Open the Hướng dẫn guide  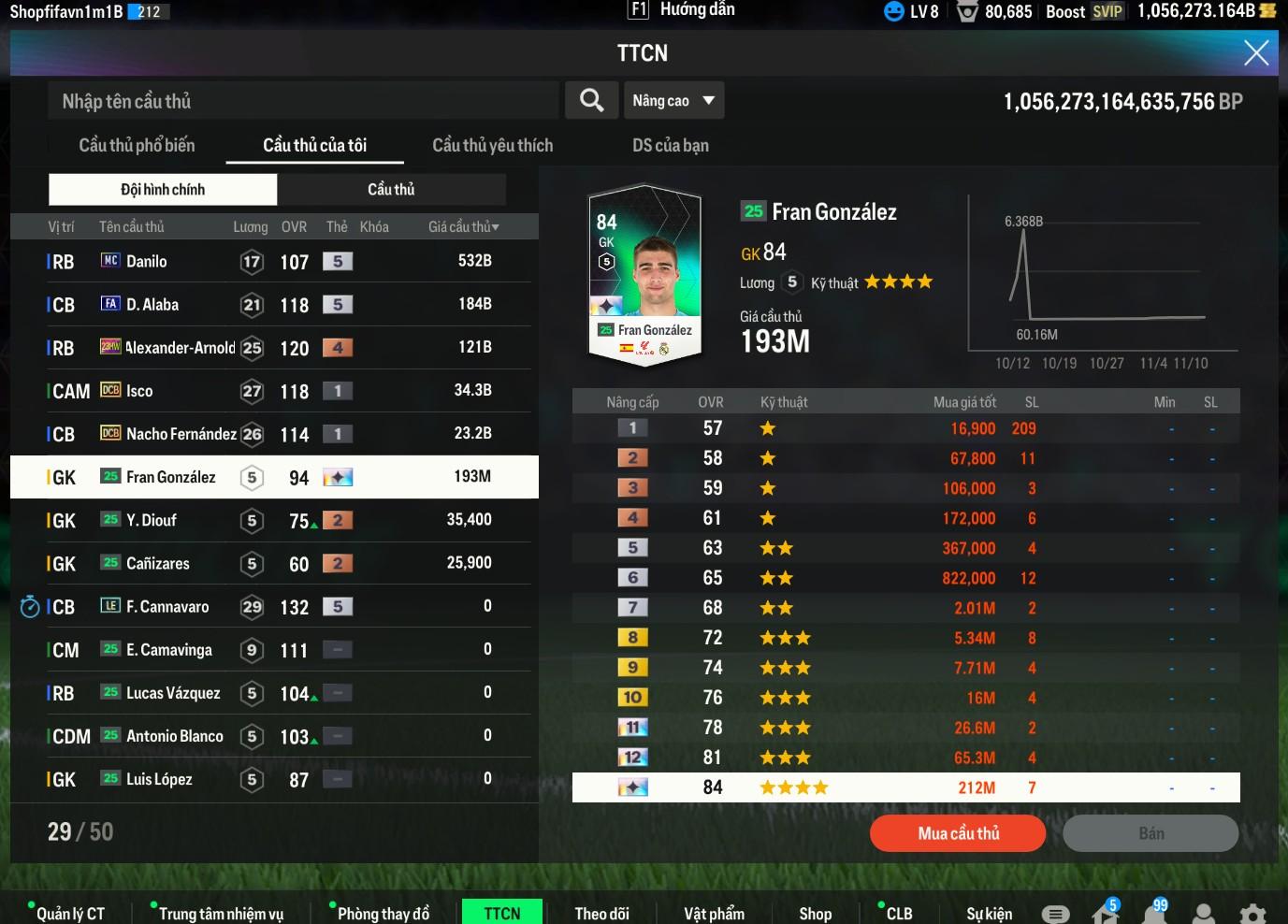coord(683,10)
